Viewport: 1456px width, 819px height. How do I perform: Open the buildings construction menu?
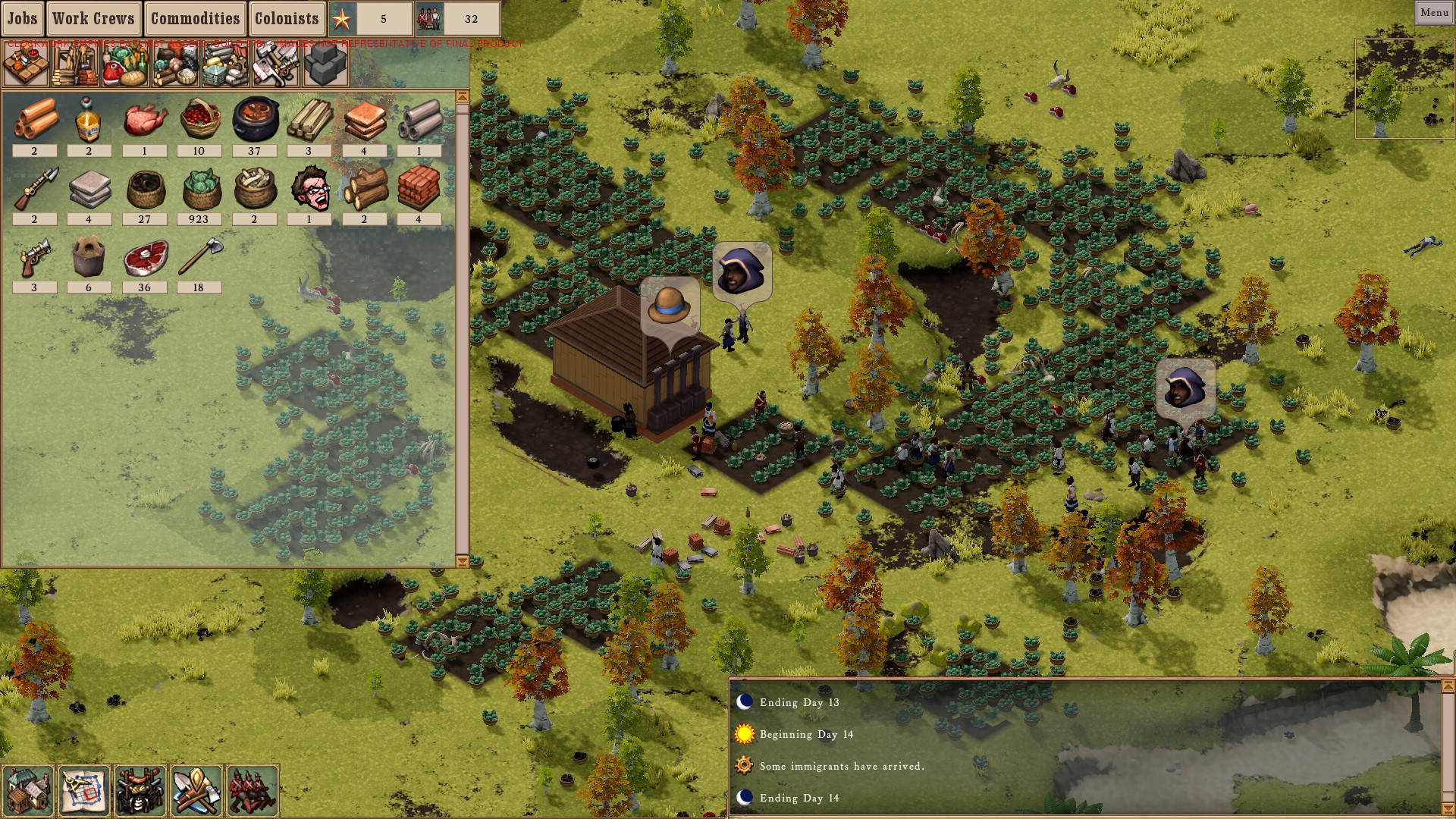[28, 791]
